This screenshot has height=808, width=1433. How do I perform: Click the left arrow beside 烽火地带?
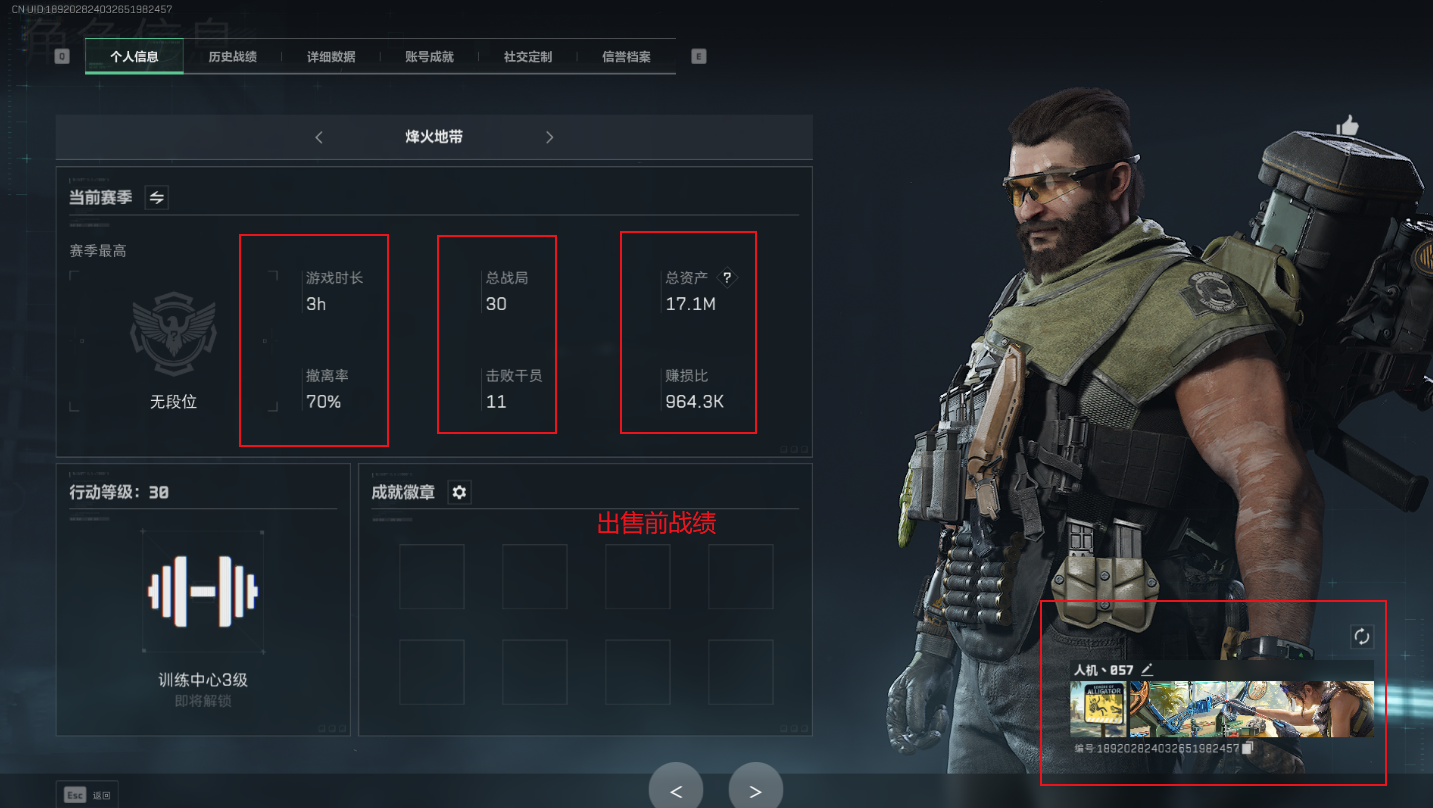pyautogui.click(x=319, y=137)
